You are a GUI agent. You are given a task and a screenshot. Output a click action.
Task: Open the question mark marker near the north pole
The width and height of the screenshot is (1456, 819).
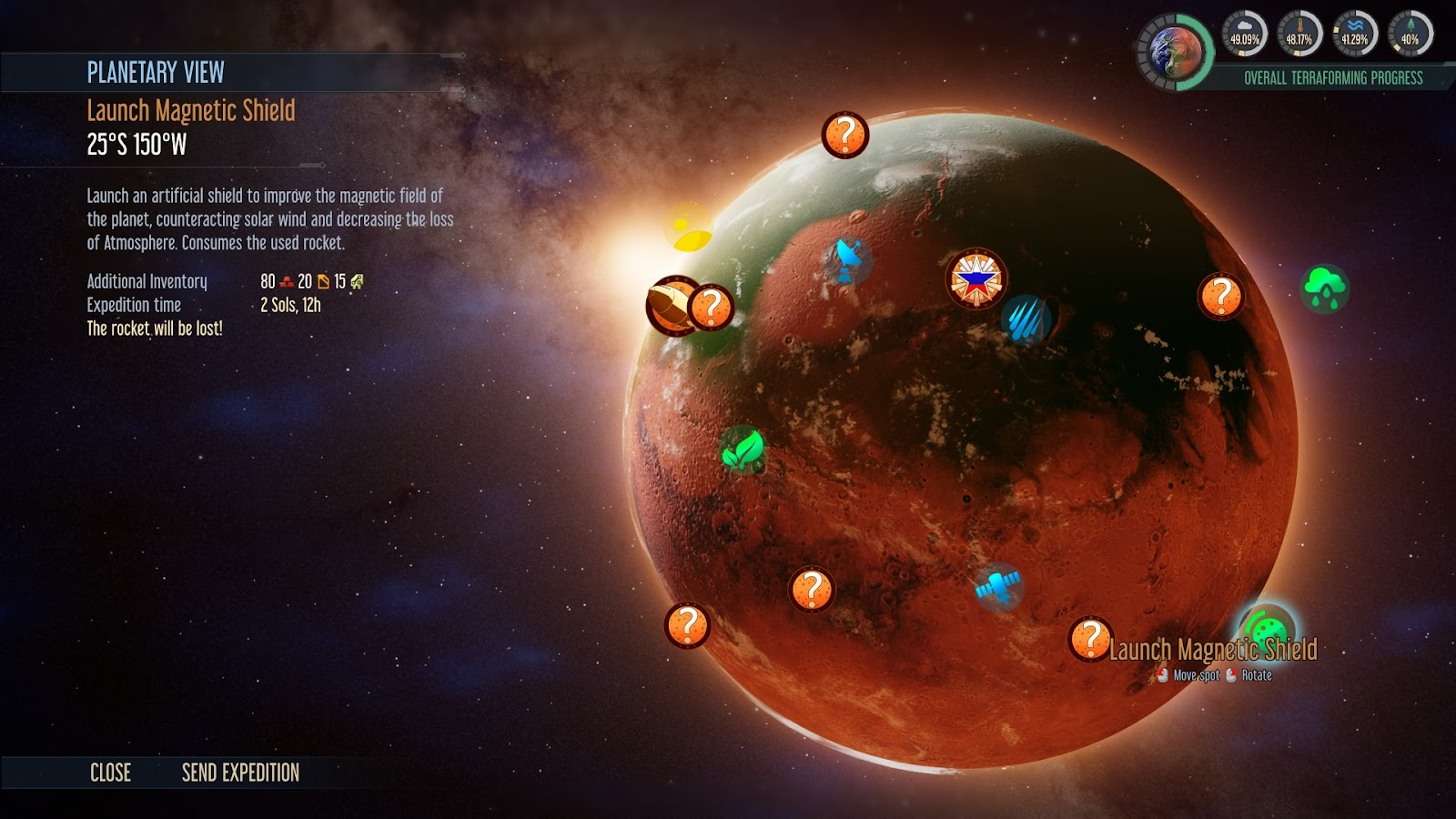point(846,134)
